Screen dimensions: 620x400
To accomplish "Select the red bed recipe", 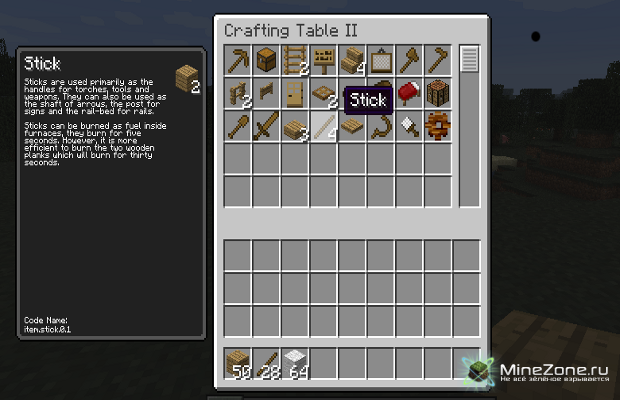I will coord(409,94).
